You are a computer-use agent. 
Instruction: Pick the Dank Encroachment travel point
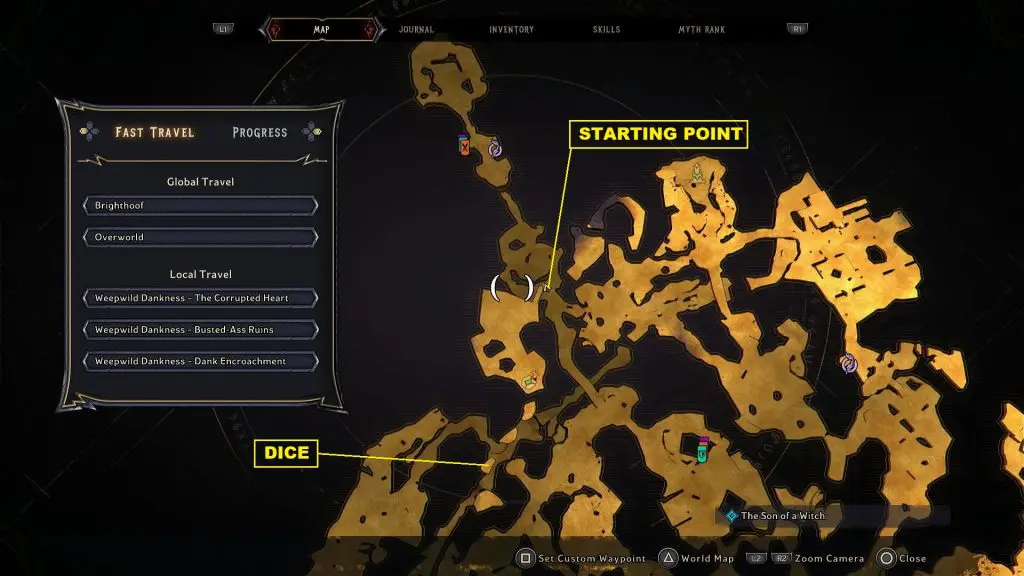click(201, 361)
